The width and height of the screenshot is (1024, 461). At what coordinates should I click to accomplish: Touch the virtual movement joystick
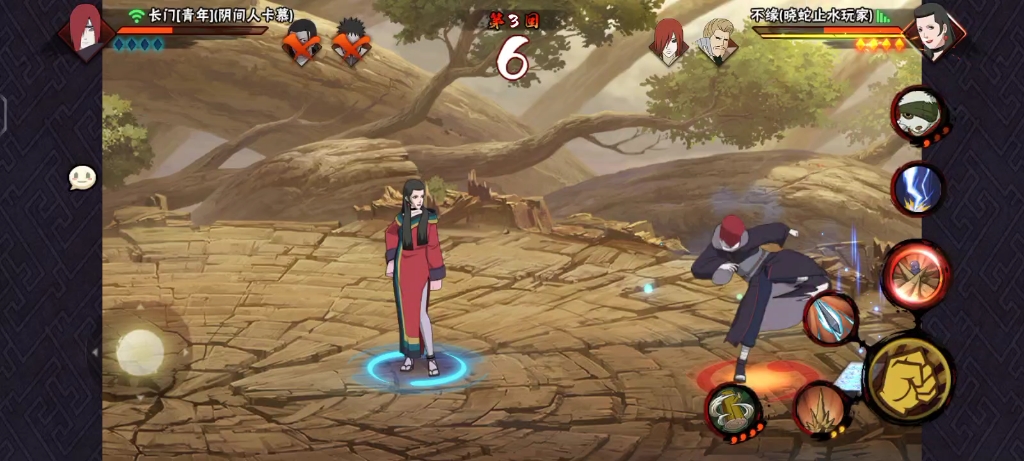[140, 352]
